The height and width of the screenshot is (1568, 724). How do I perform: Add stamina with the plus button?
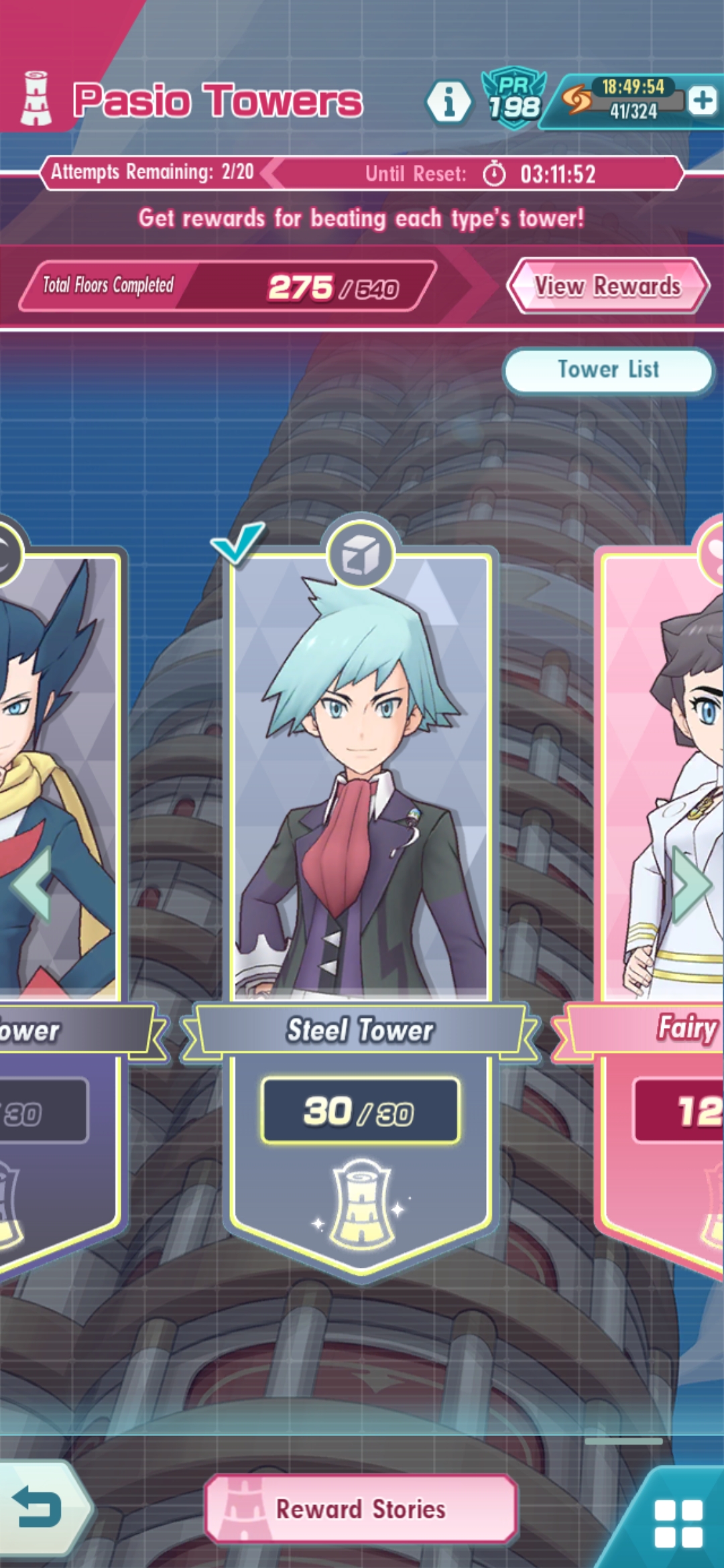[703, 101]
